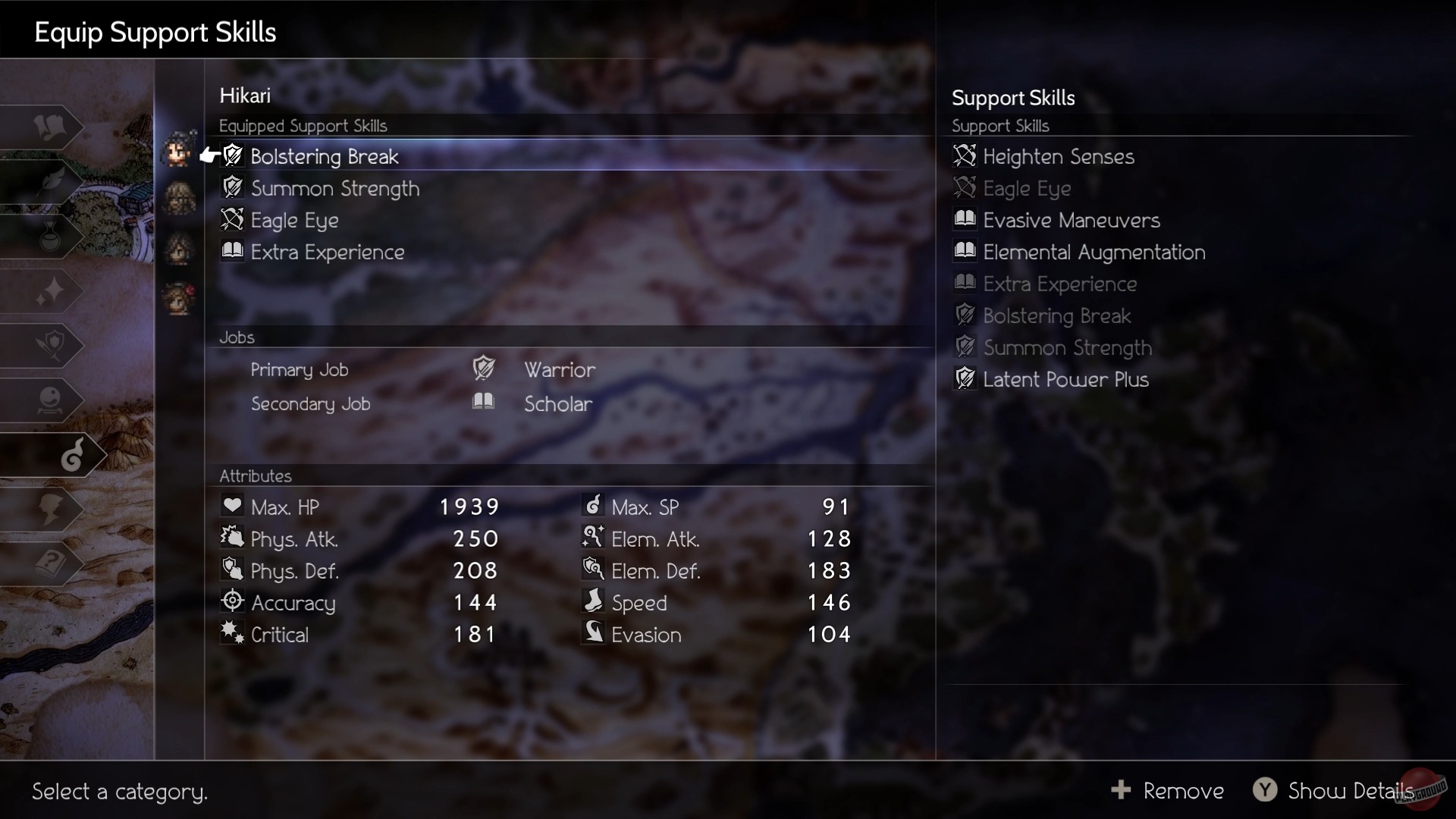Screen dimensions: 1456x819
Task: Select the sparkle skills category icon
Action: [49, 291]
